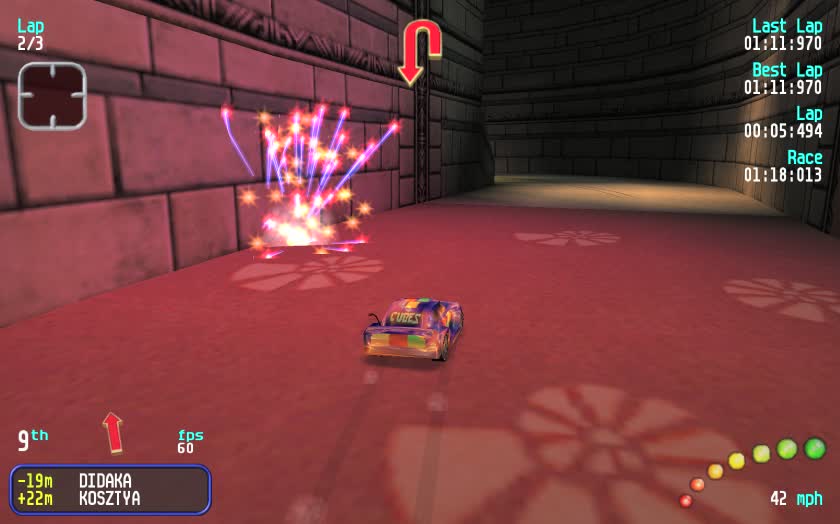840x524 pixels.
Task: Click the red direction arrow beside position
Action: point(113,432)
